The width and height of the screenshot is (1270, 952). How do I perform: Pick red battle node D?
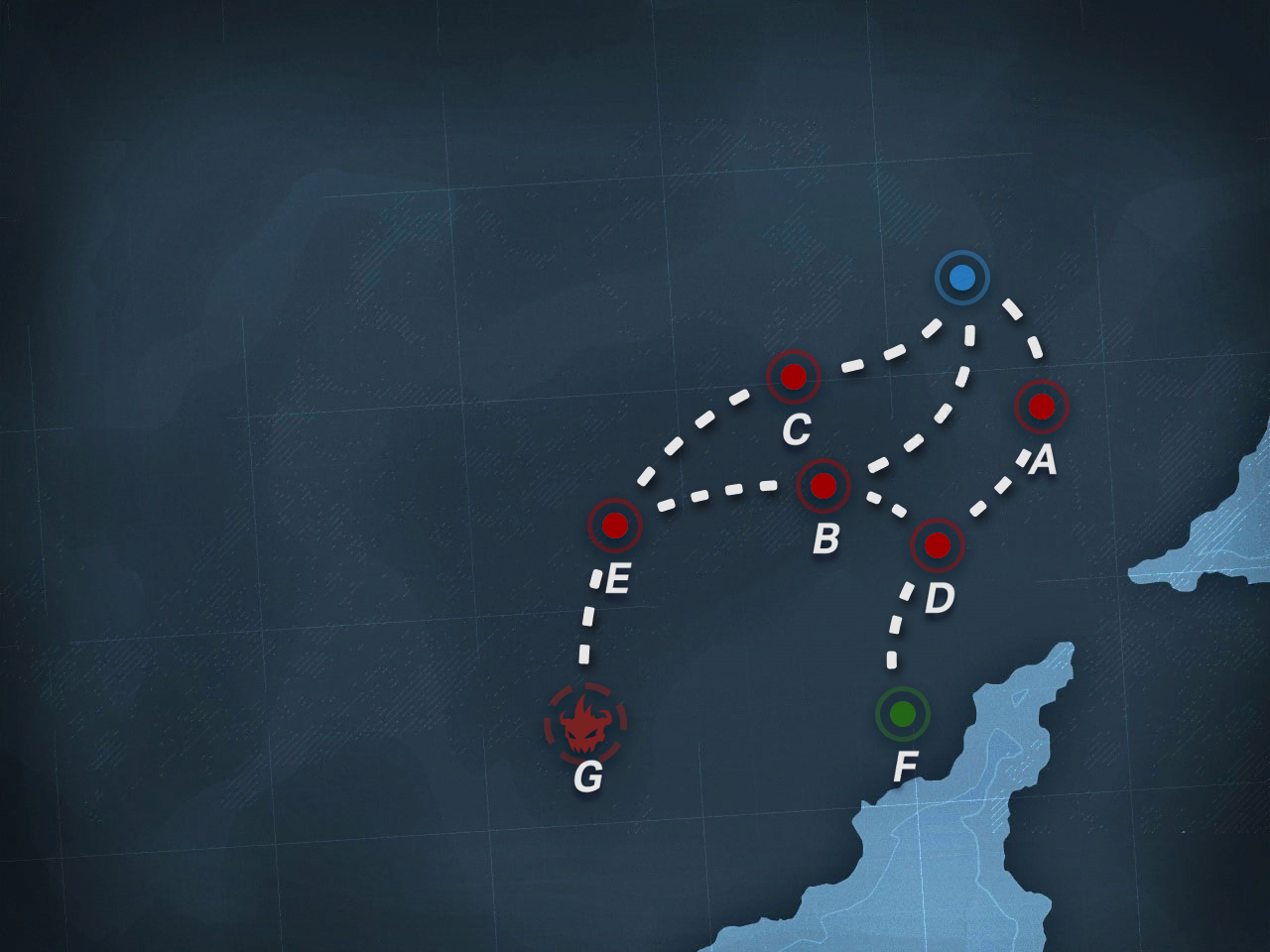click(x=938, y=544)
